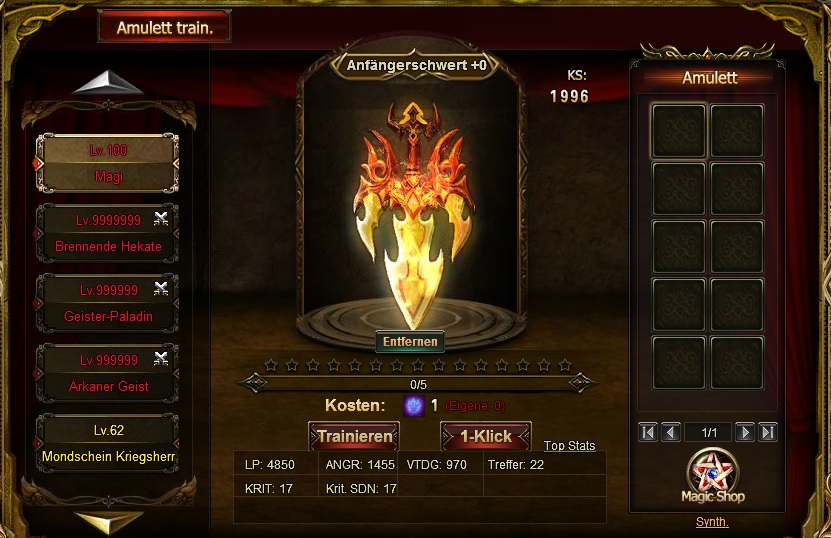Go to the next amulet page
Screen dimensions: 831x538
745,432
